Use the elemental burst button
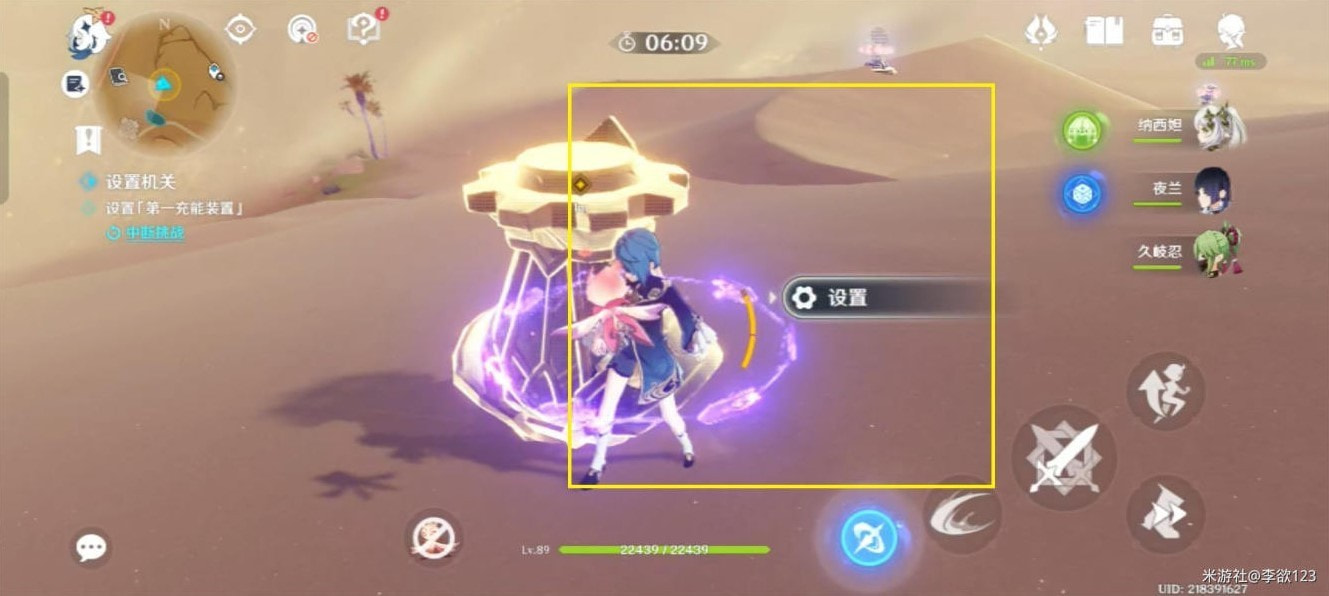The width and height of the screenshot is (1329, 596). pos(961,514)
